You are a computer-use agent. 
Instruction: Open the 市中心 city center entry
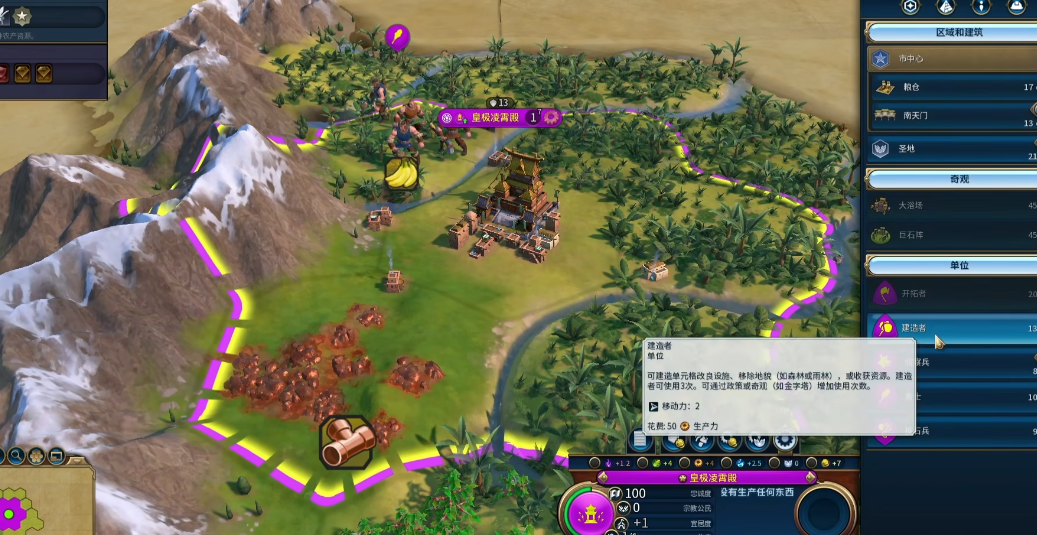(x=950, y=59)
